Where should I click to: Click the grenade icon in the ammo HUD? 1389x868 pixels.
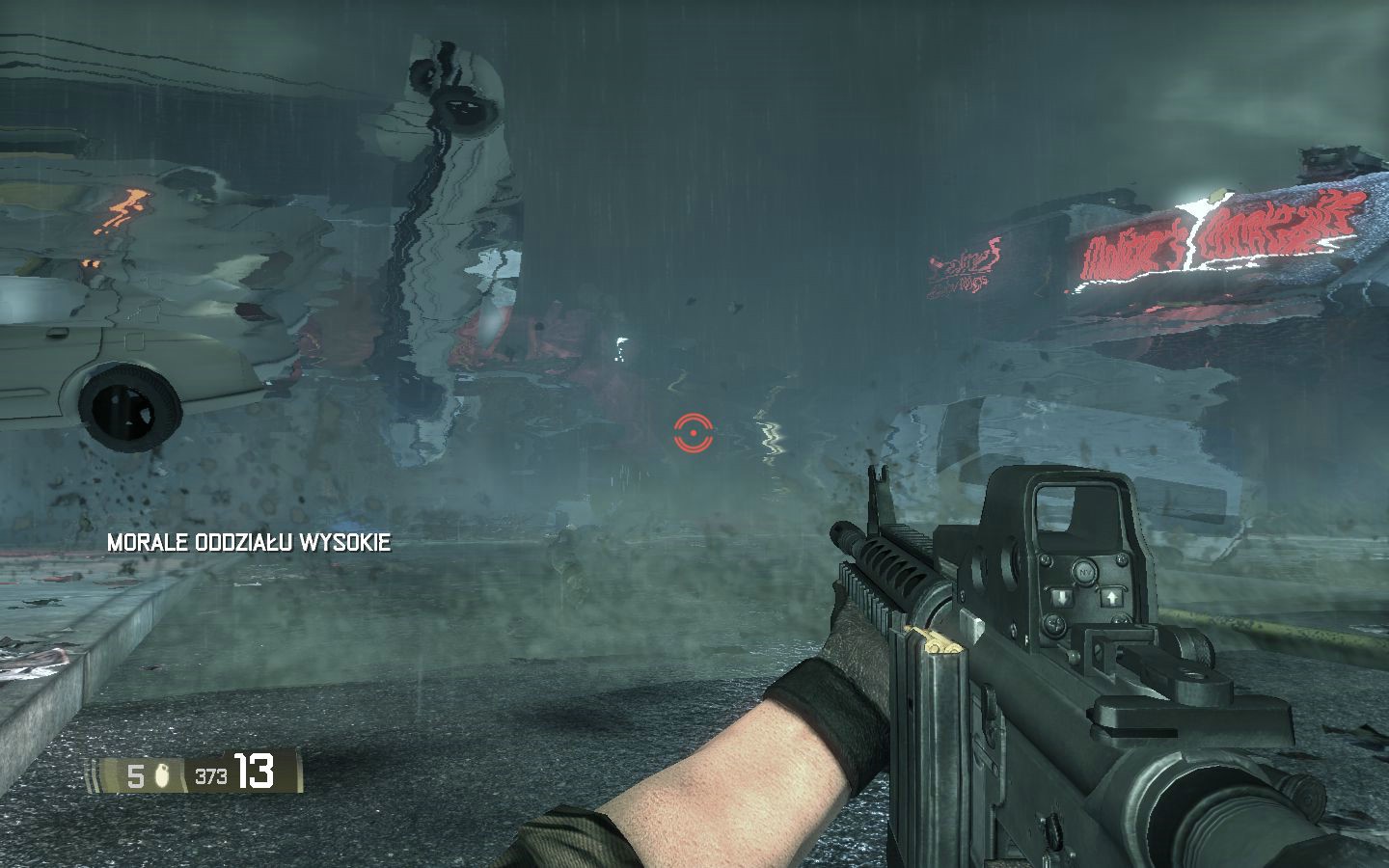(162, 775)
